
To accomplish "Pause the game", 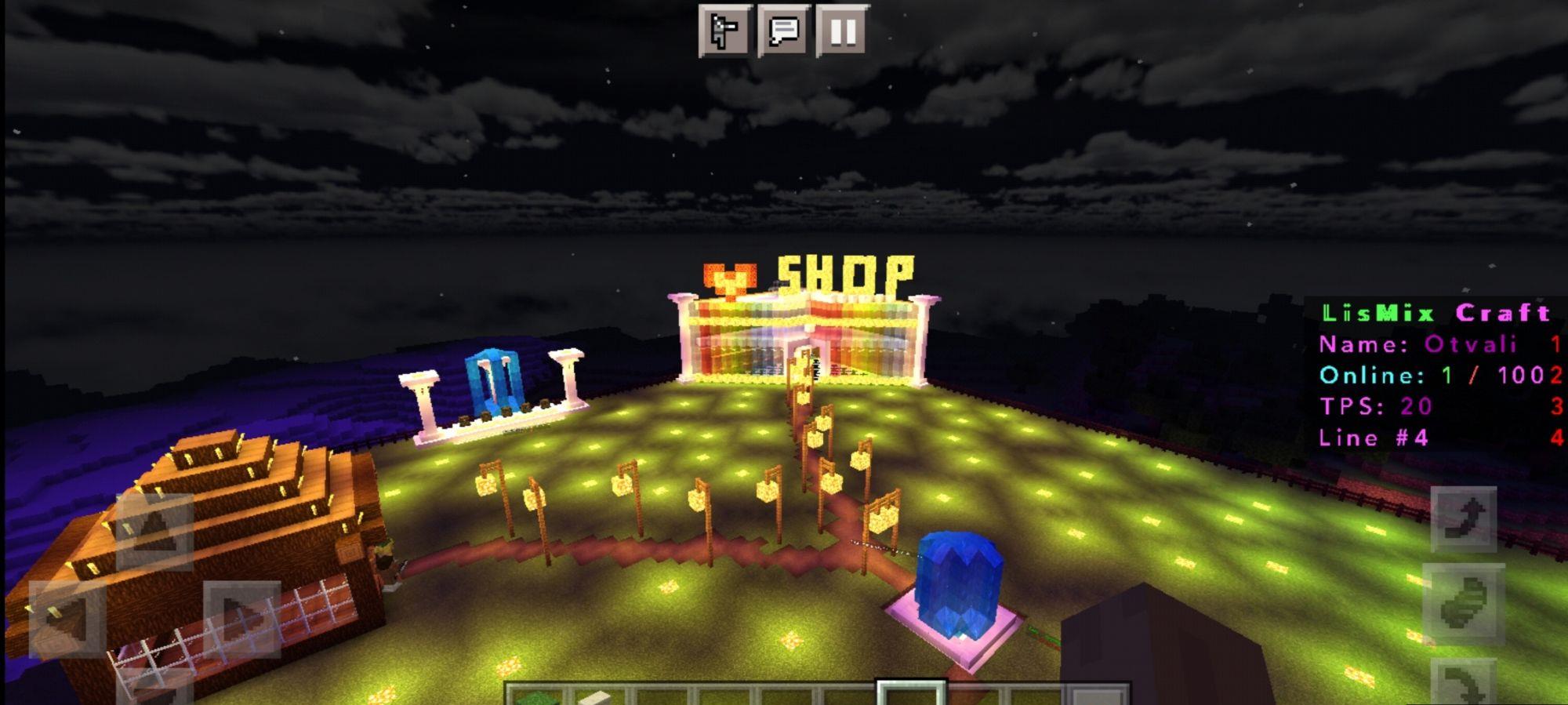I will point(843,31).
